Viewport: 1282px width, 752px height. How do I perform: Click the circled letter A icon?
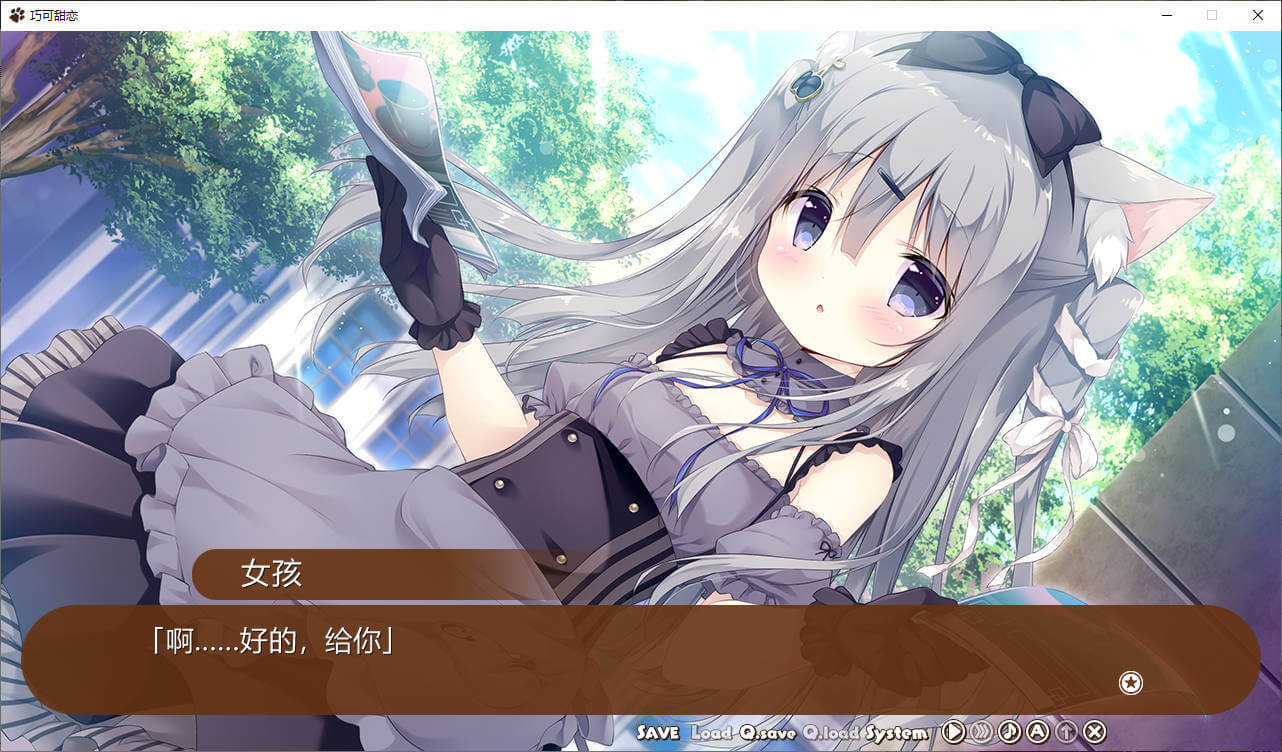pyautogui.click(x=1038, y=732)
